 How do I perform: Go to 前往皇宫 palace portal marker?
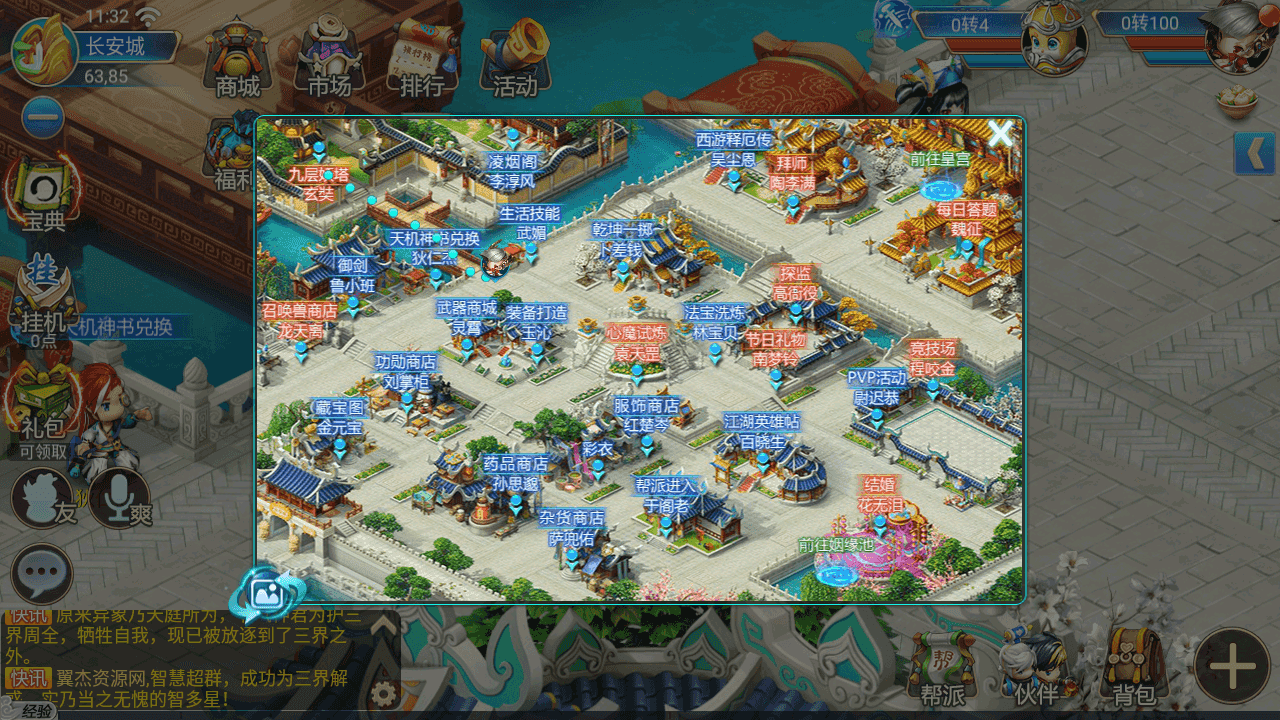[x=939, y=175]
